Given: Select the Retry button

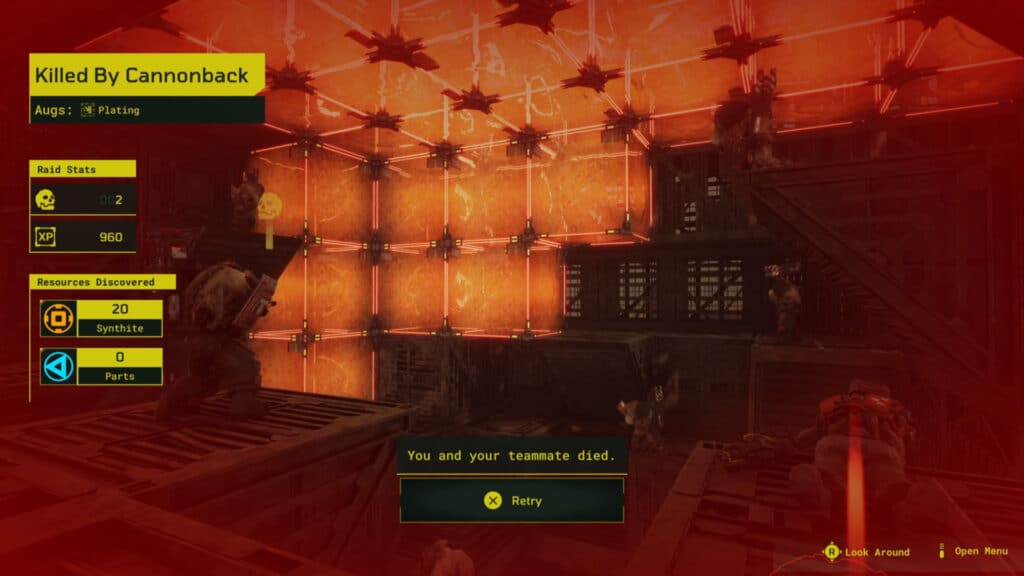Looking at the screenshot, I should [x=512, y=500].
